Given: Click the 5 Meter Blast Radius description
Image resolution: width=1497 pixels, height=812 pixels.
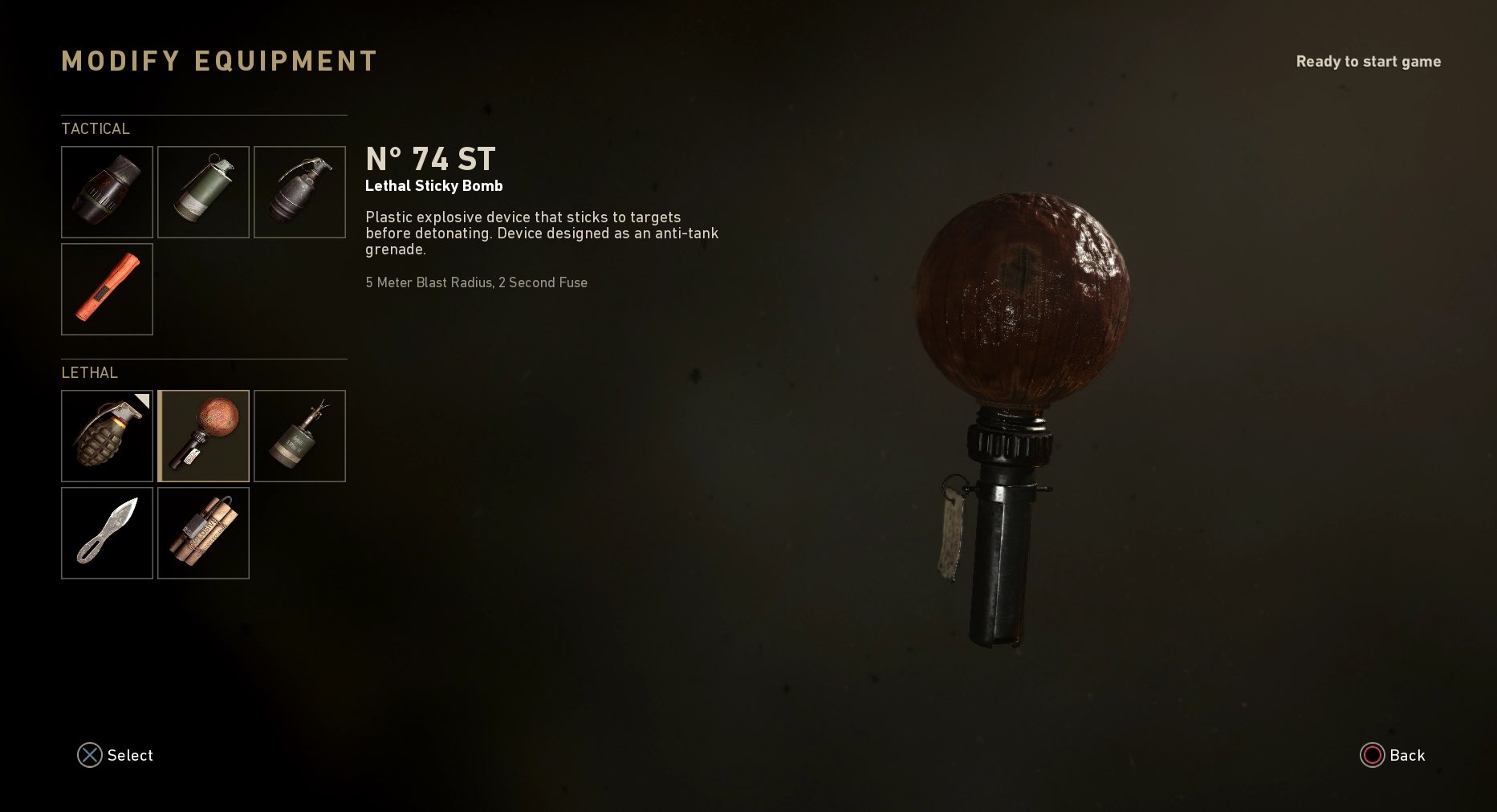Looking at the screenshot, I should pyautogui.click(x=476, y=282).
